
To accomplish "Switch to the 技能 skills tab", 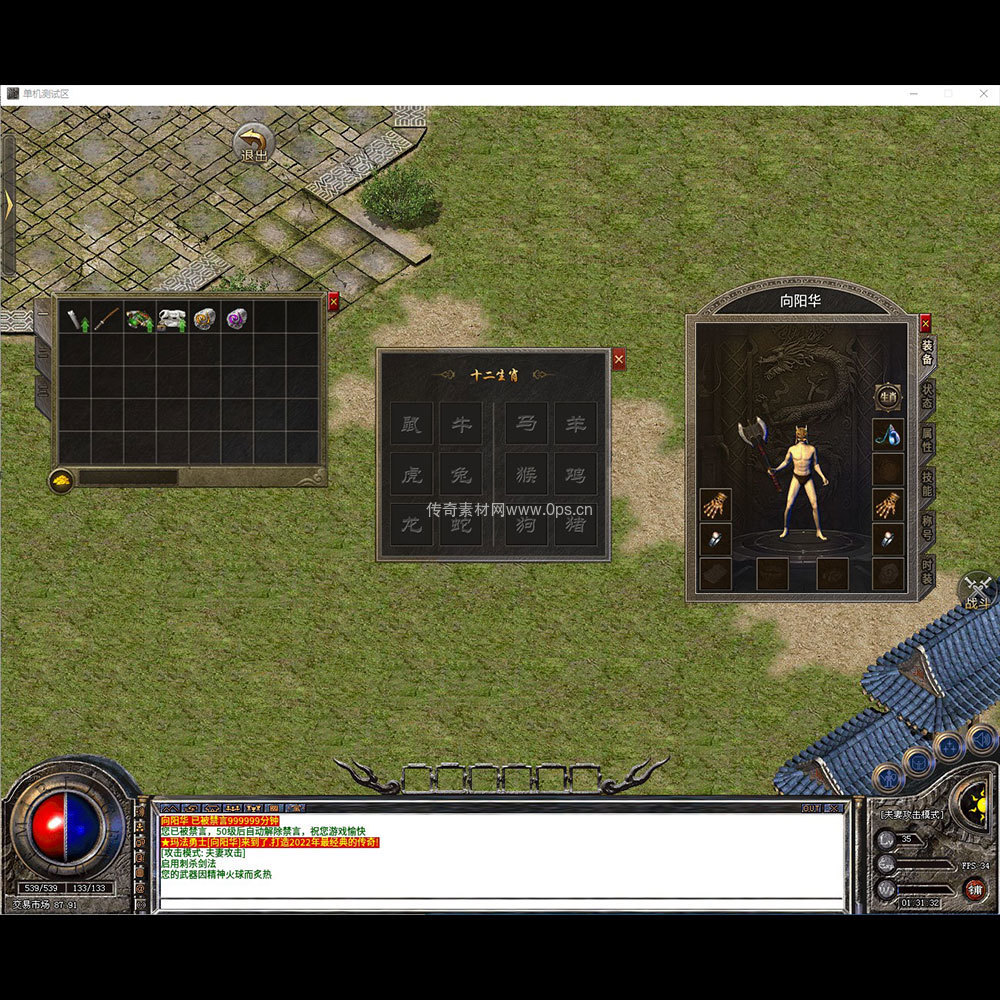I will [927, 483].
